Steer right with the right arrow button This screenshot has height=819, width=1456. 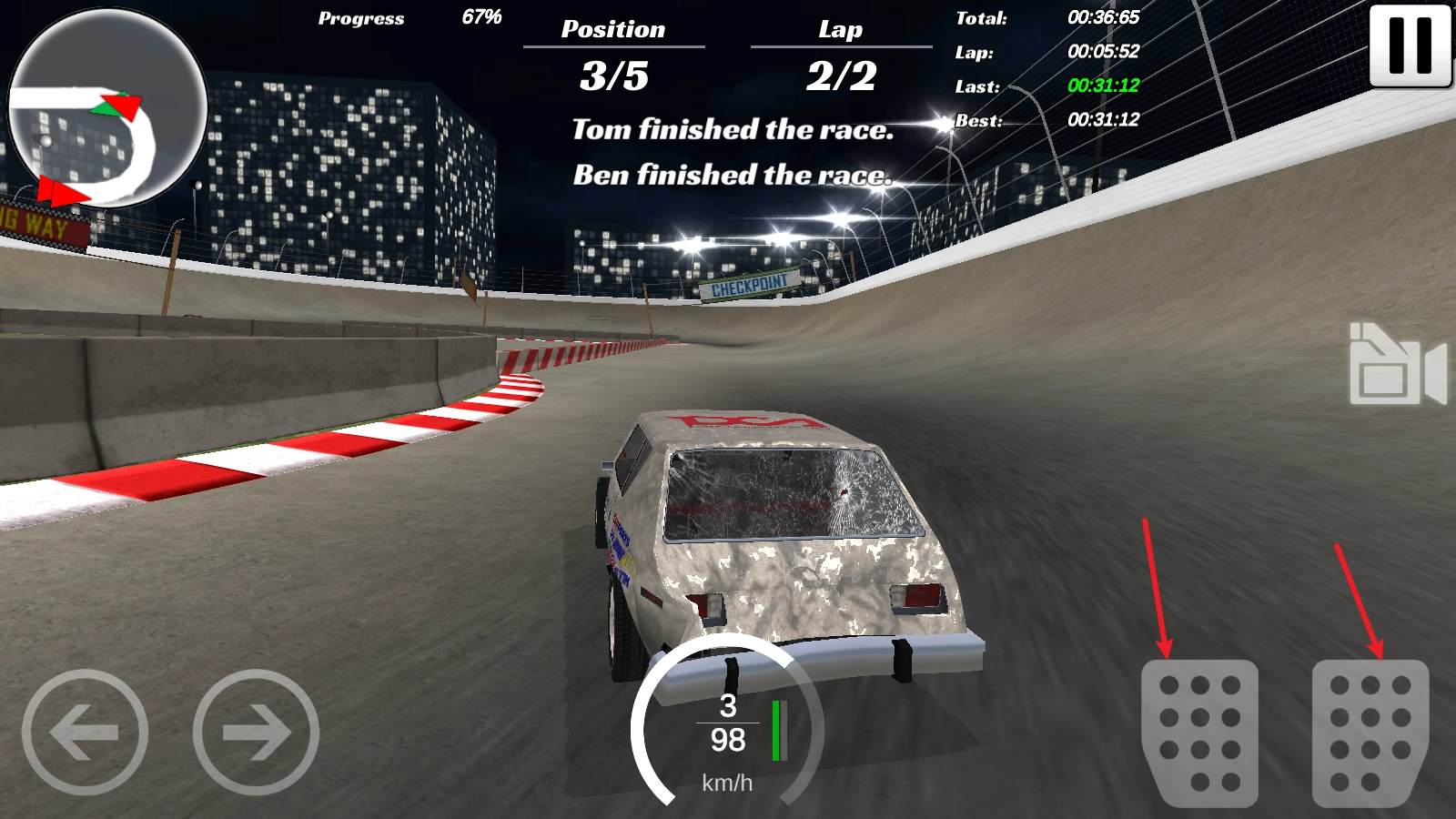[256, 732]
